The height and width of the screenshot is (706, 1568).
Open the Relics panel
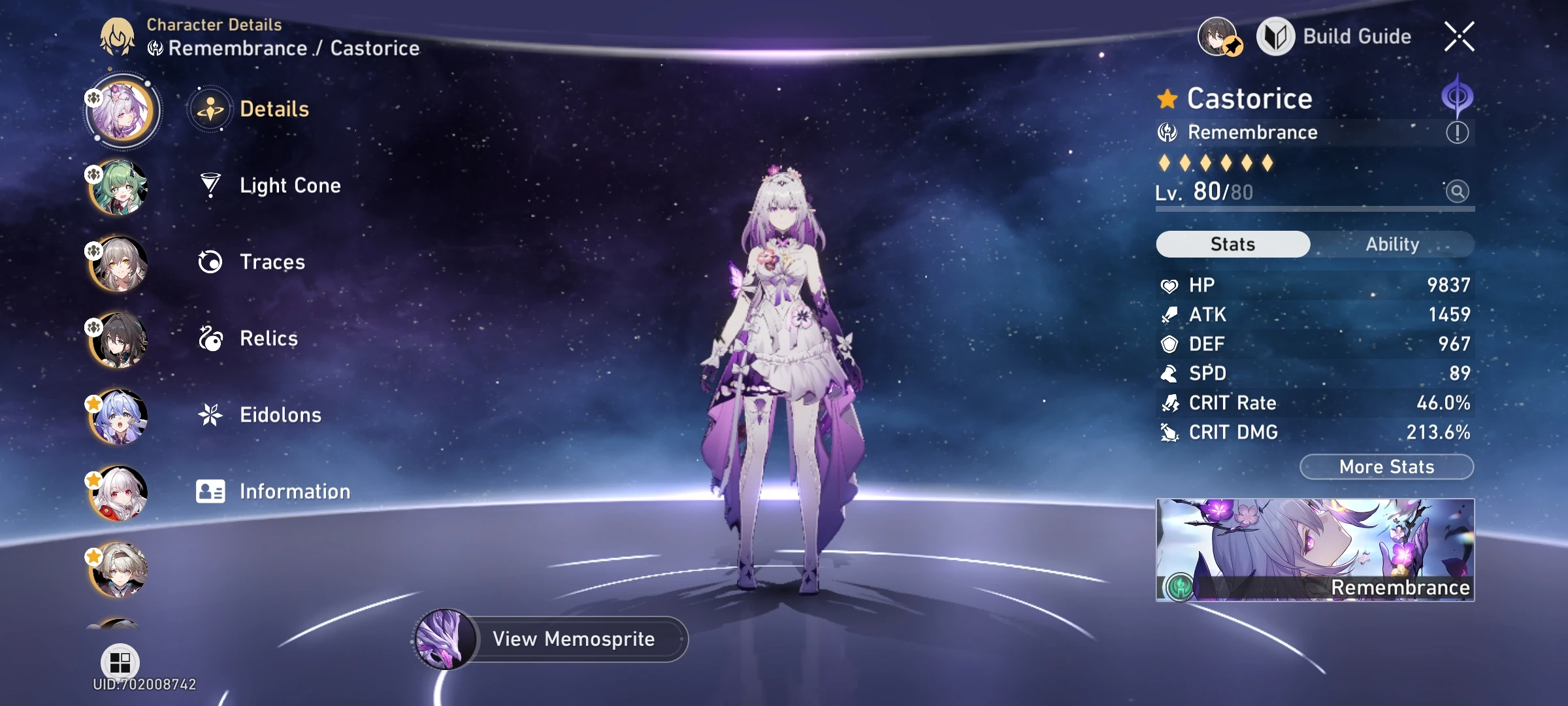pyautogui.click(x=267, y=339)
